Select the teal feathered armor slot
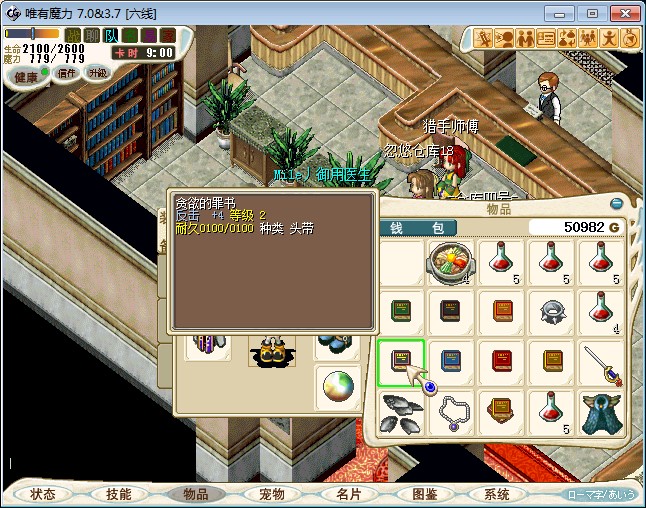 [601, 412]
